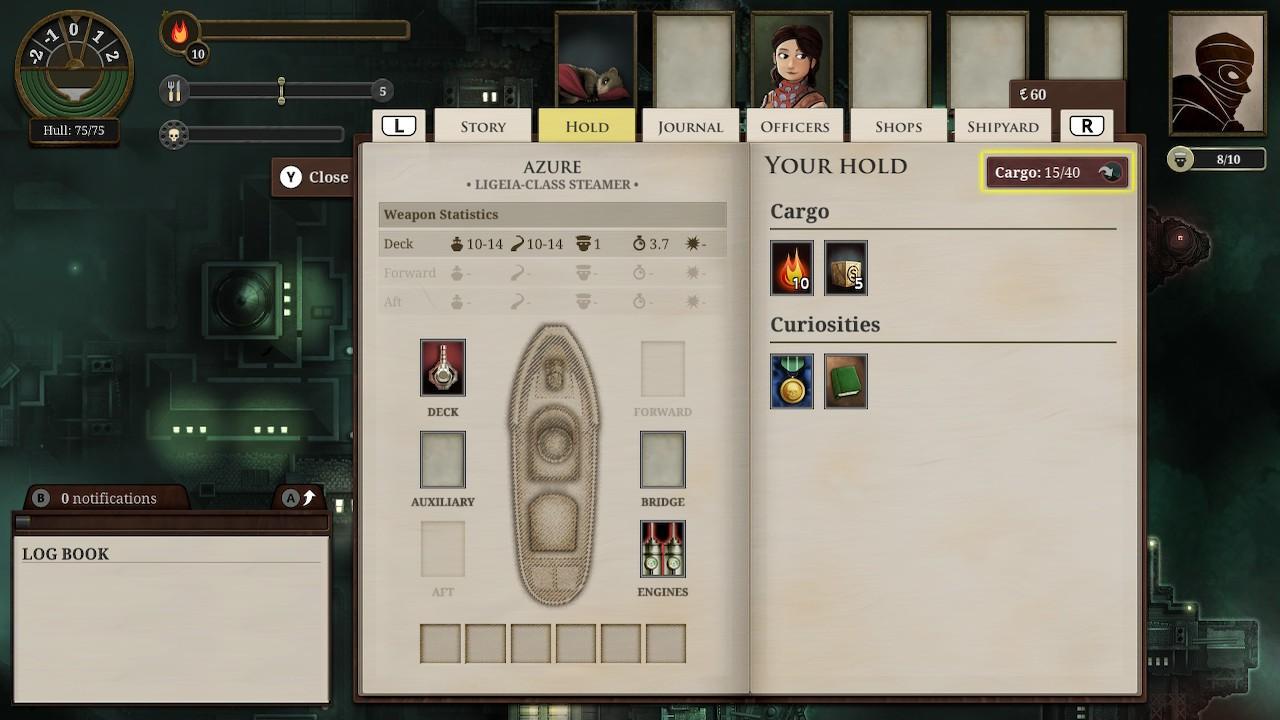Browse the Shipyard tab

[1003, 126]
